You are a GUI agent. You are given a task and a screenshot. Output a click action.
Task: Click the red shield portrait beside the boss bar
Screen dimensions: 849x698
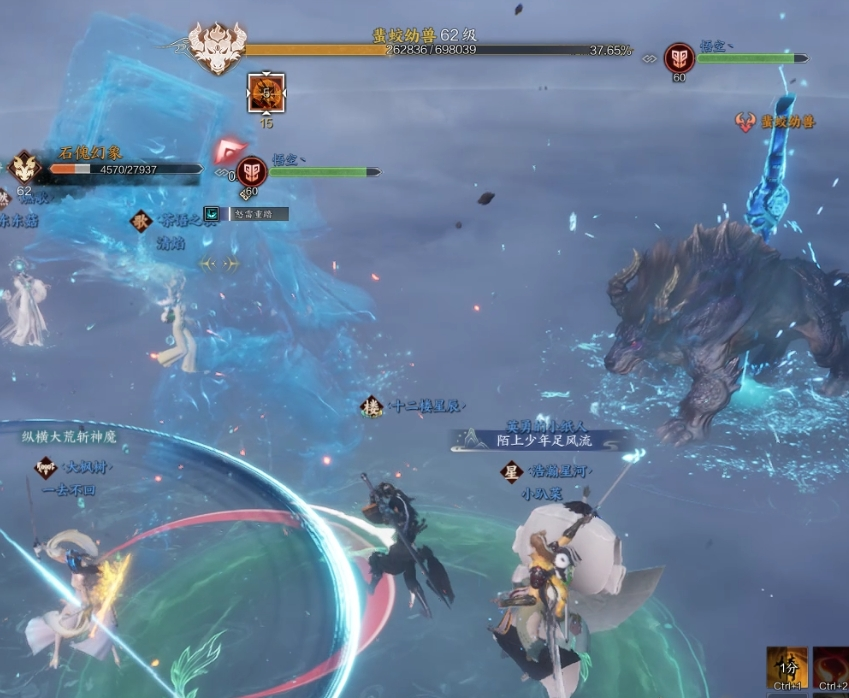[679, 58]
